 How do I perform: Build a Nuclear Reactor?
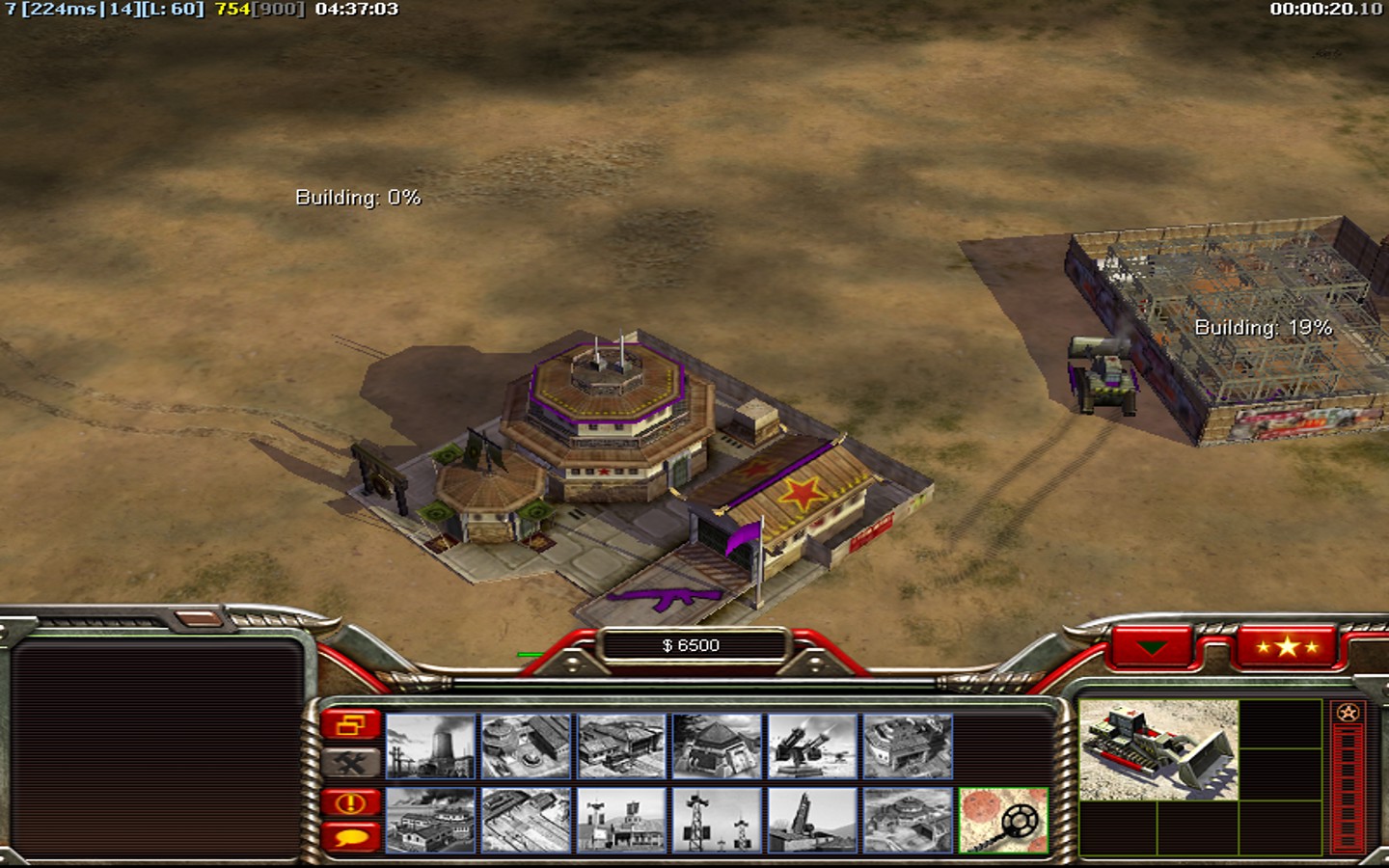pyautogui.click(x=430, y=746)
